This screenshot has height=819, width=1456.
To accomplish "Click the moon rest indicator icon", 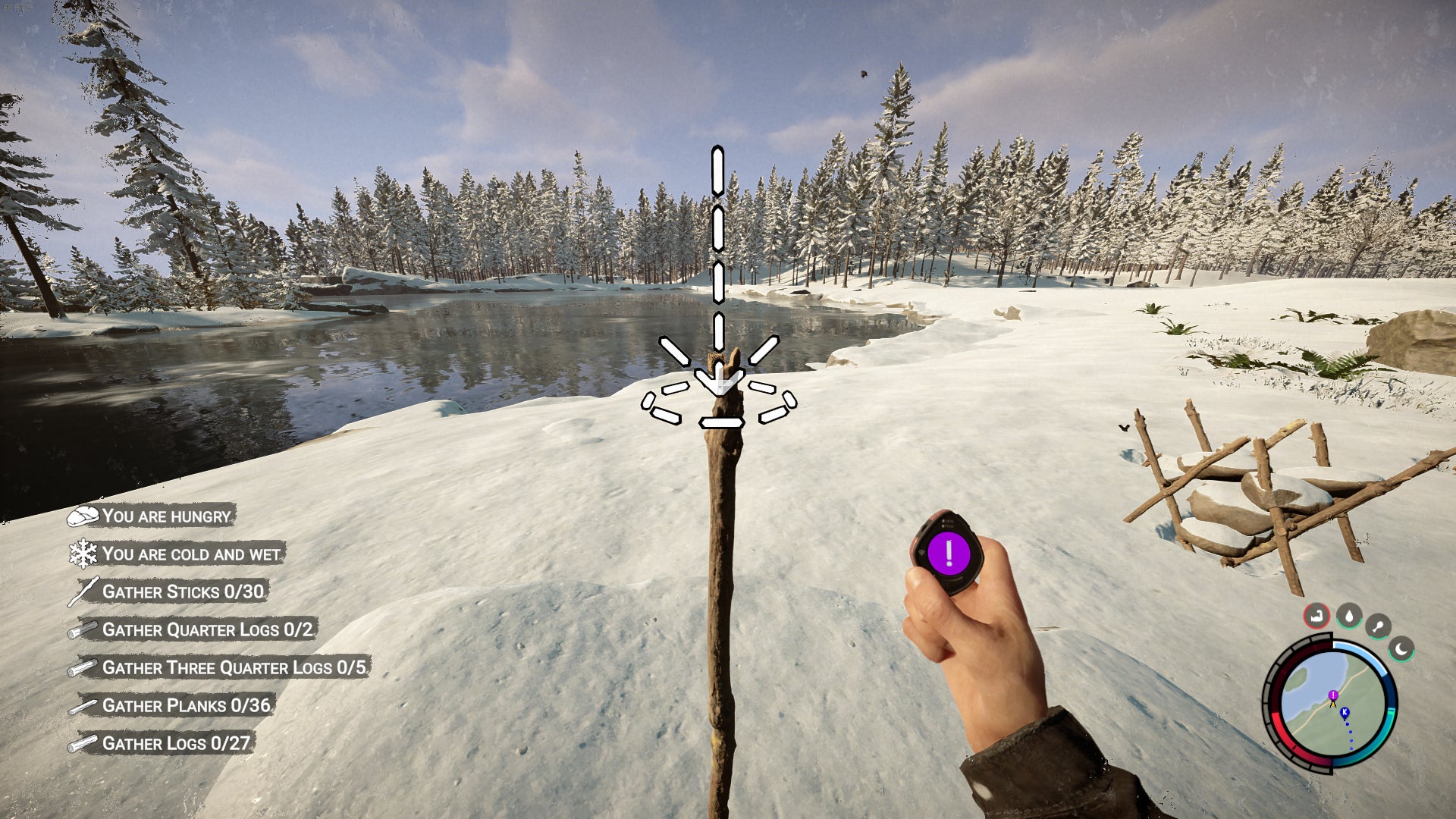I will (1401, 649).
